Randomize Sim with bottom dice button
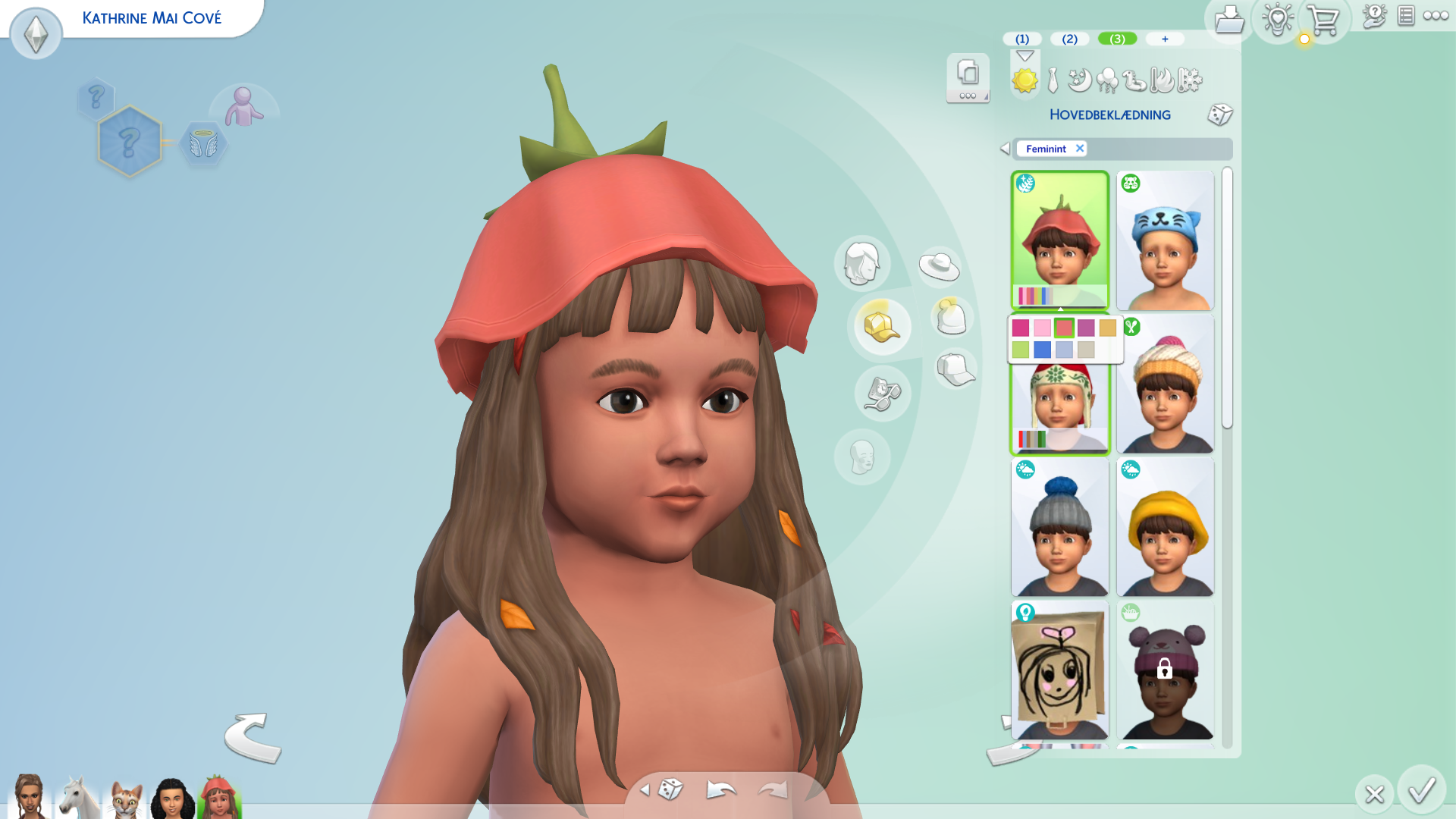 (670, 789)
